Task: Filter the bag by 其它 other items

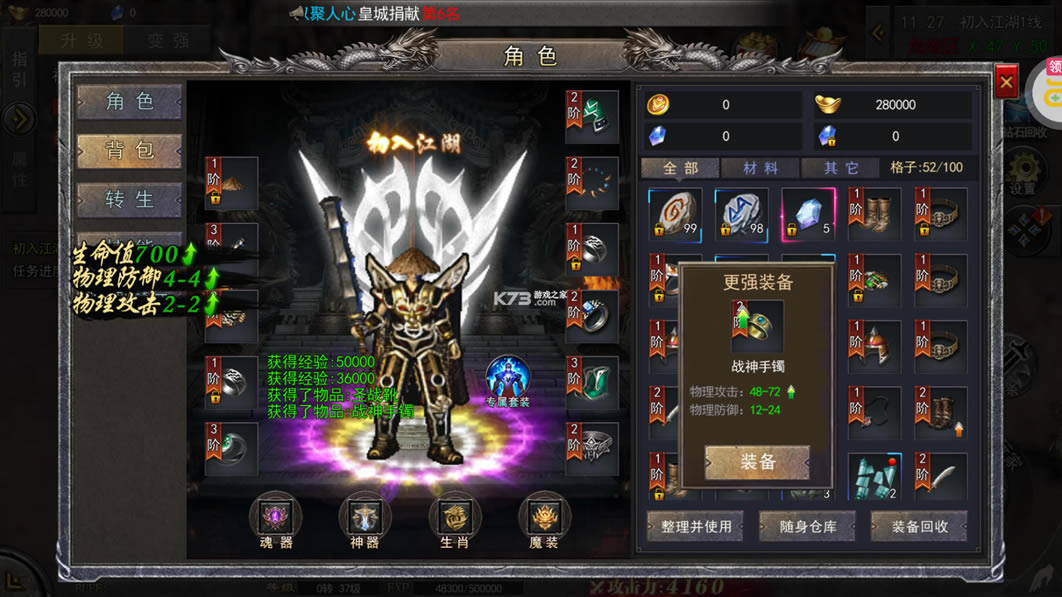Action: click(x=842, y=168)
